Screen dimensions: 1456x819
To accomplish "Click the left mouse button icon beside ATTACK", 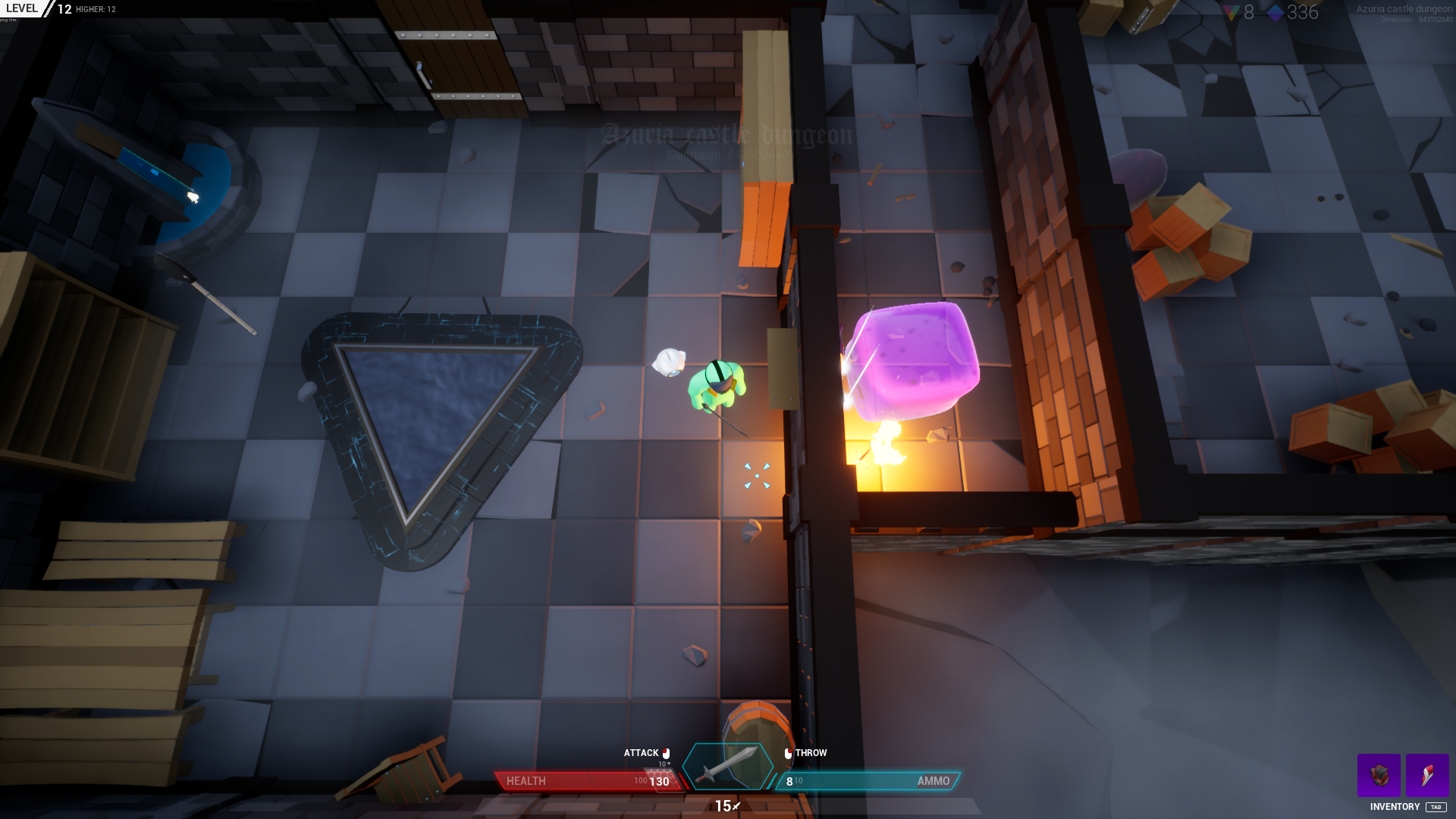I will (666, 753).
